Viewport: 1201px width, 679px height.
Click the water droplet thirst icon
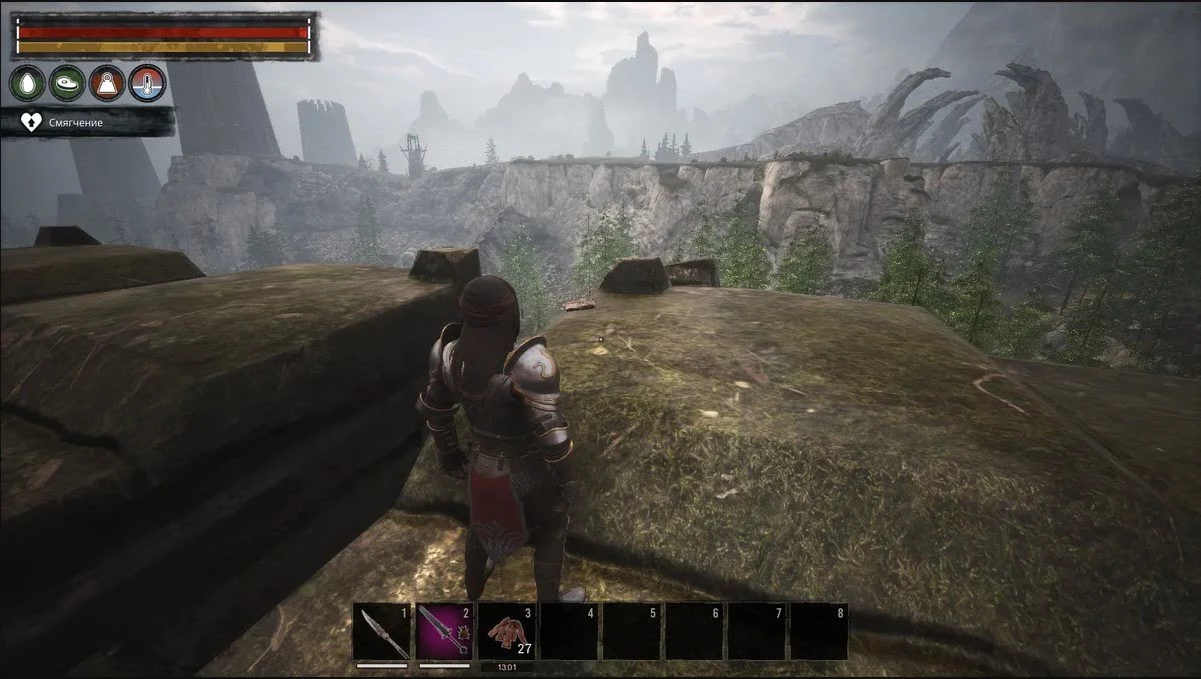pos(27,83)
